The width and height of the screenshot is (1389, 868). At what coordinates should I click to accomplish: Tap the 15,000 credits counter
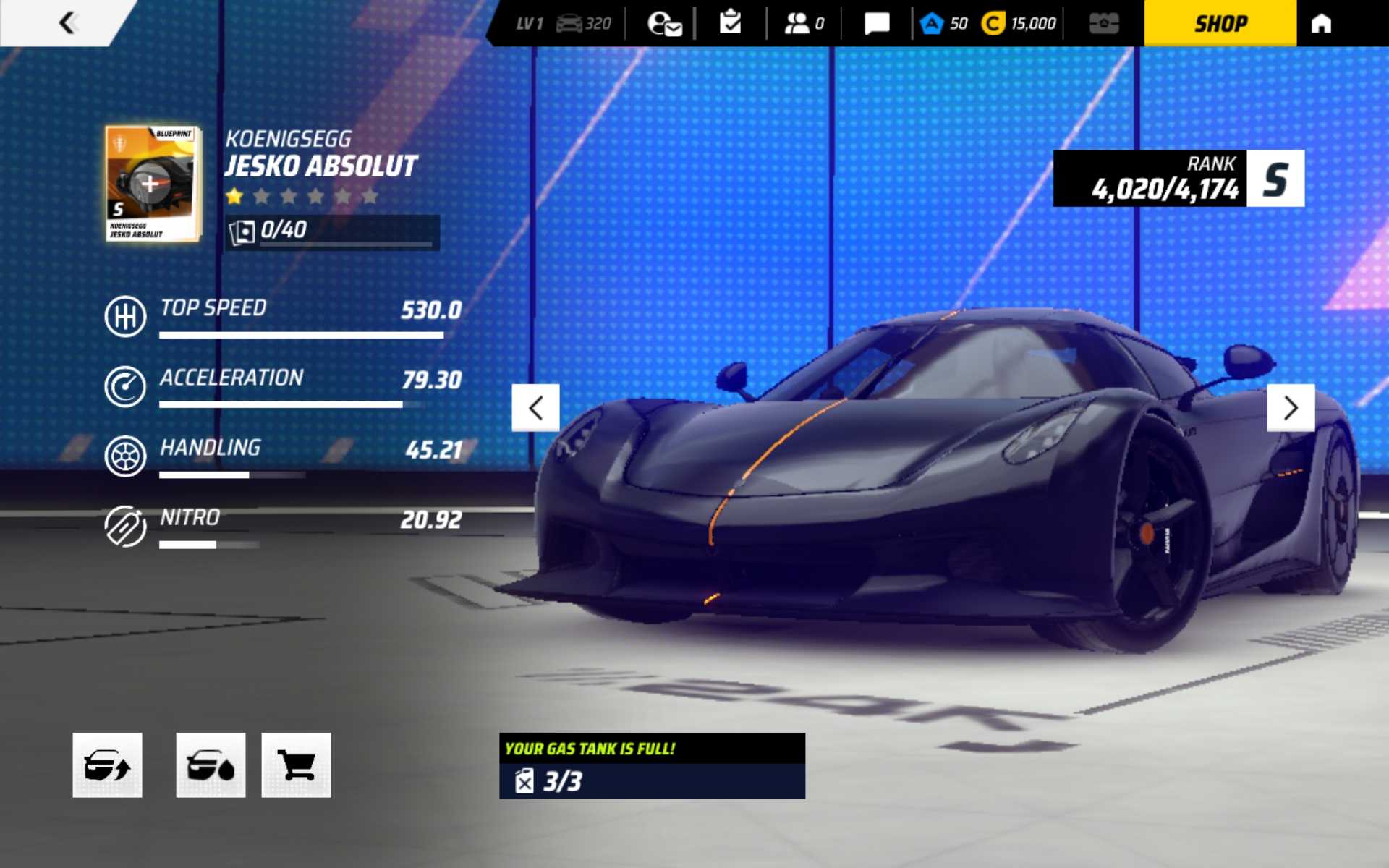click(1019, 23)
